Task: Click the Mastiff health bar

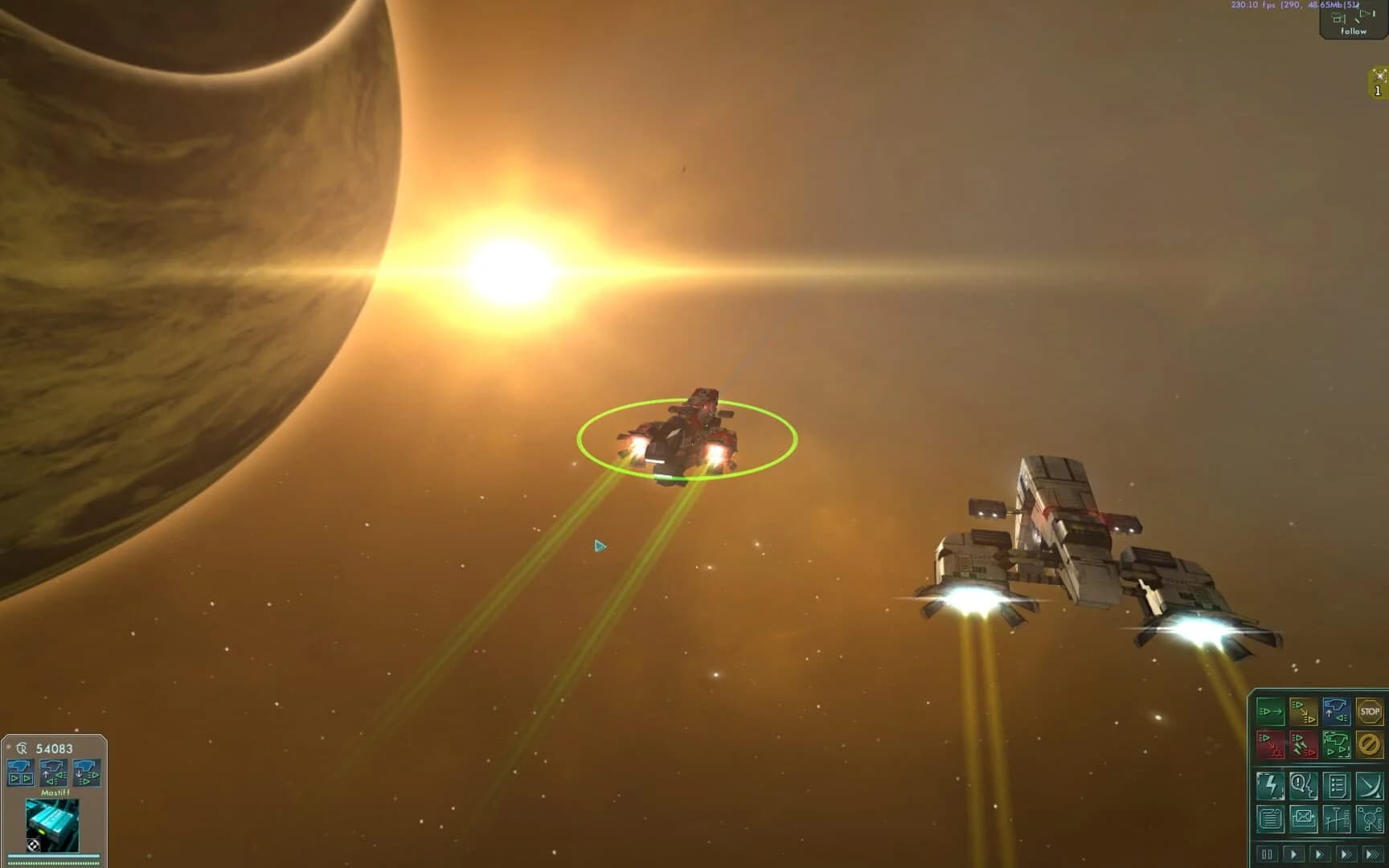Action: click(53, 856)
